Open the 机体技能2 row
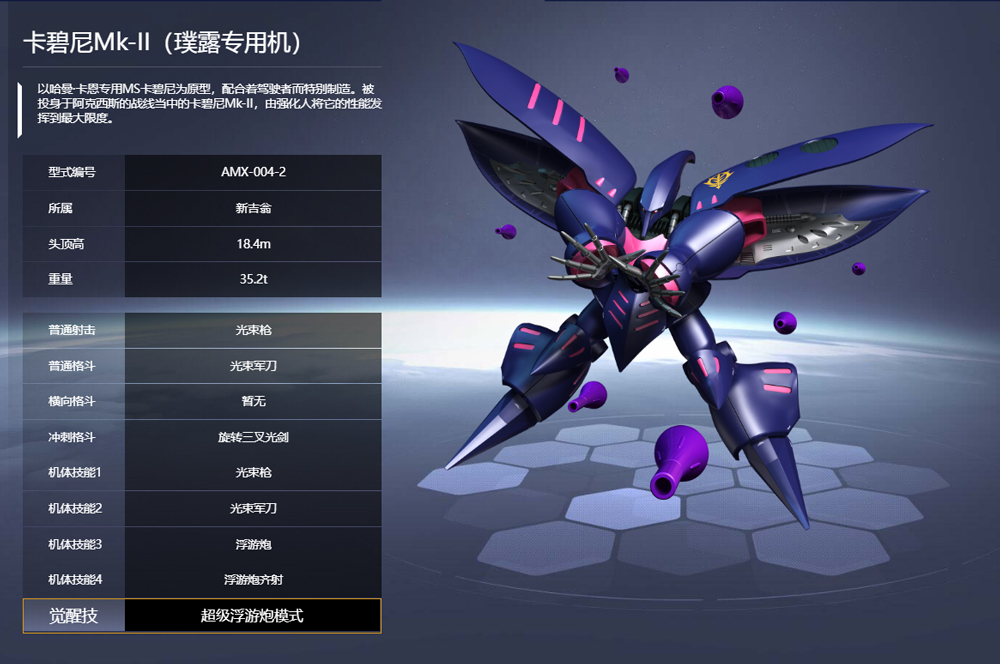 pyautogui.click(x=202, y=508)
